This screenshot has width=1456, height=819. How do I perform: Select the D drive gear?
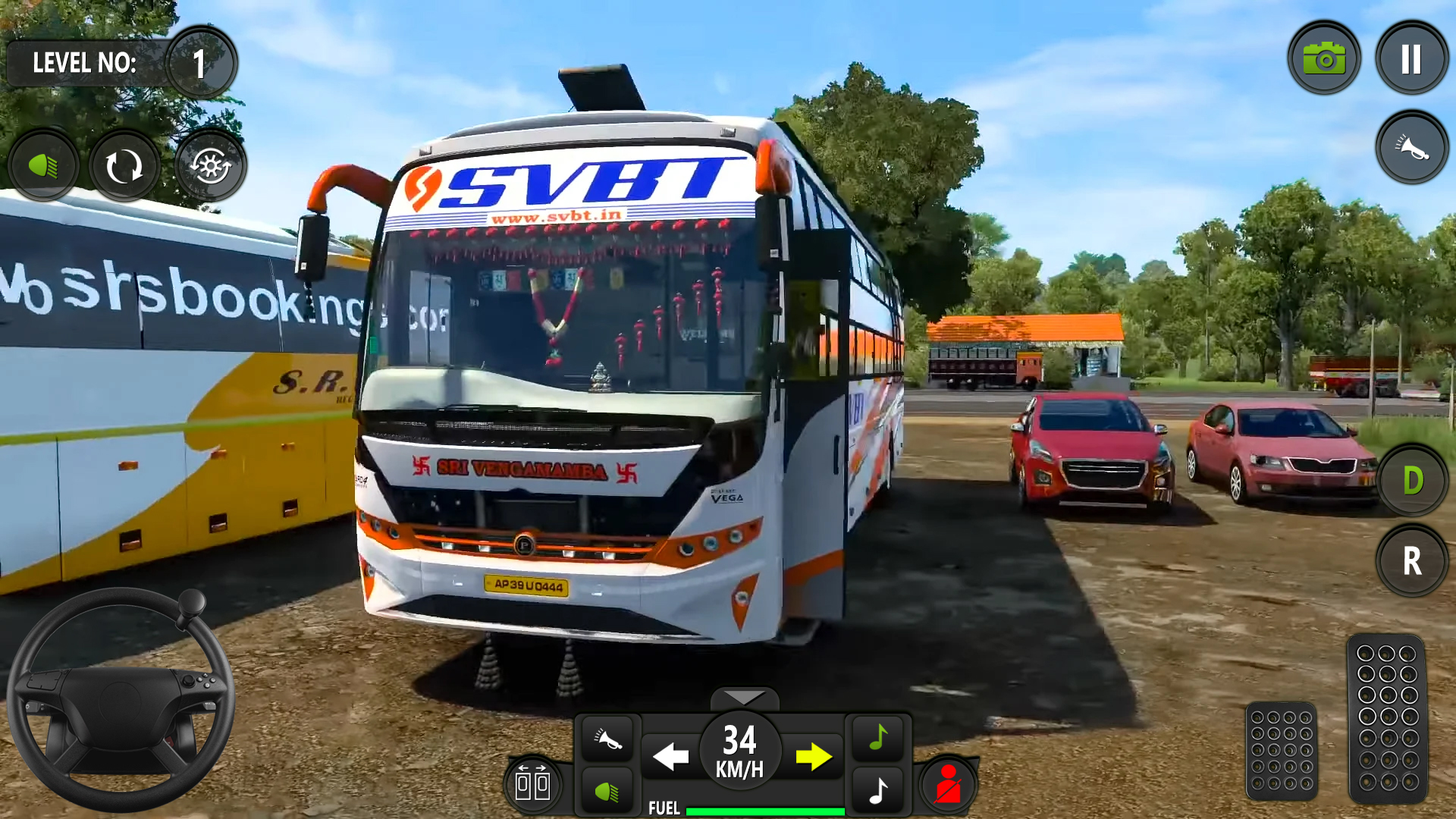coord(1412,479)
